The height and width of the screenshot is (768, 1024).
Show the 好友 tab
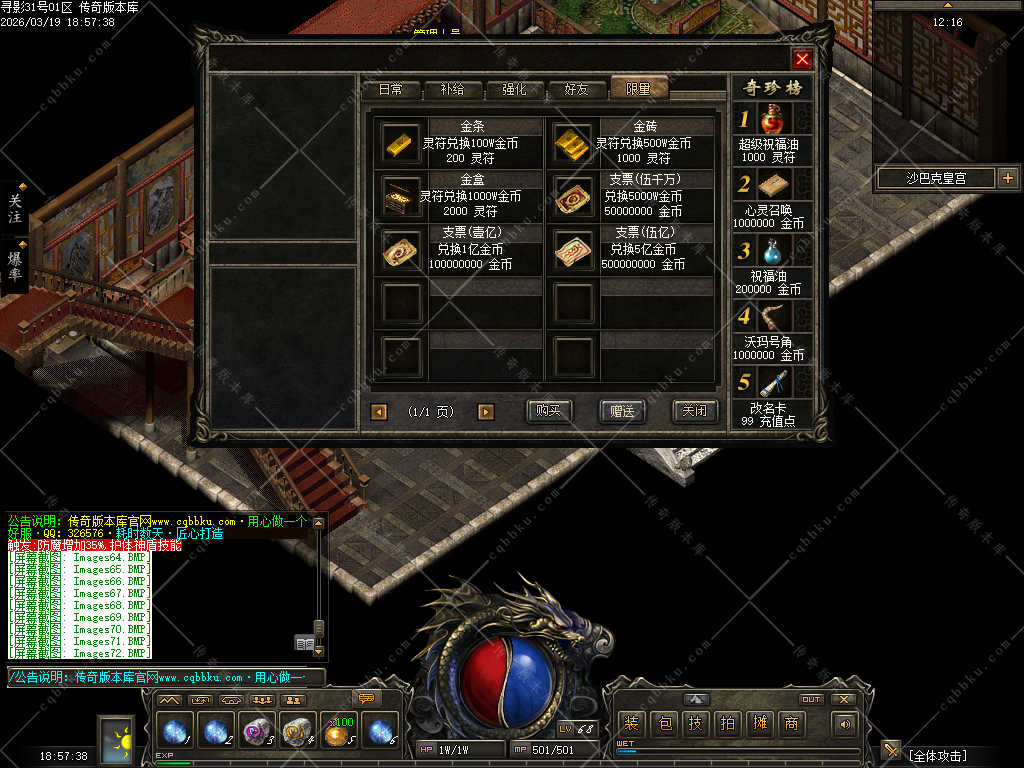(x=577, y=89)
